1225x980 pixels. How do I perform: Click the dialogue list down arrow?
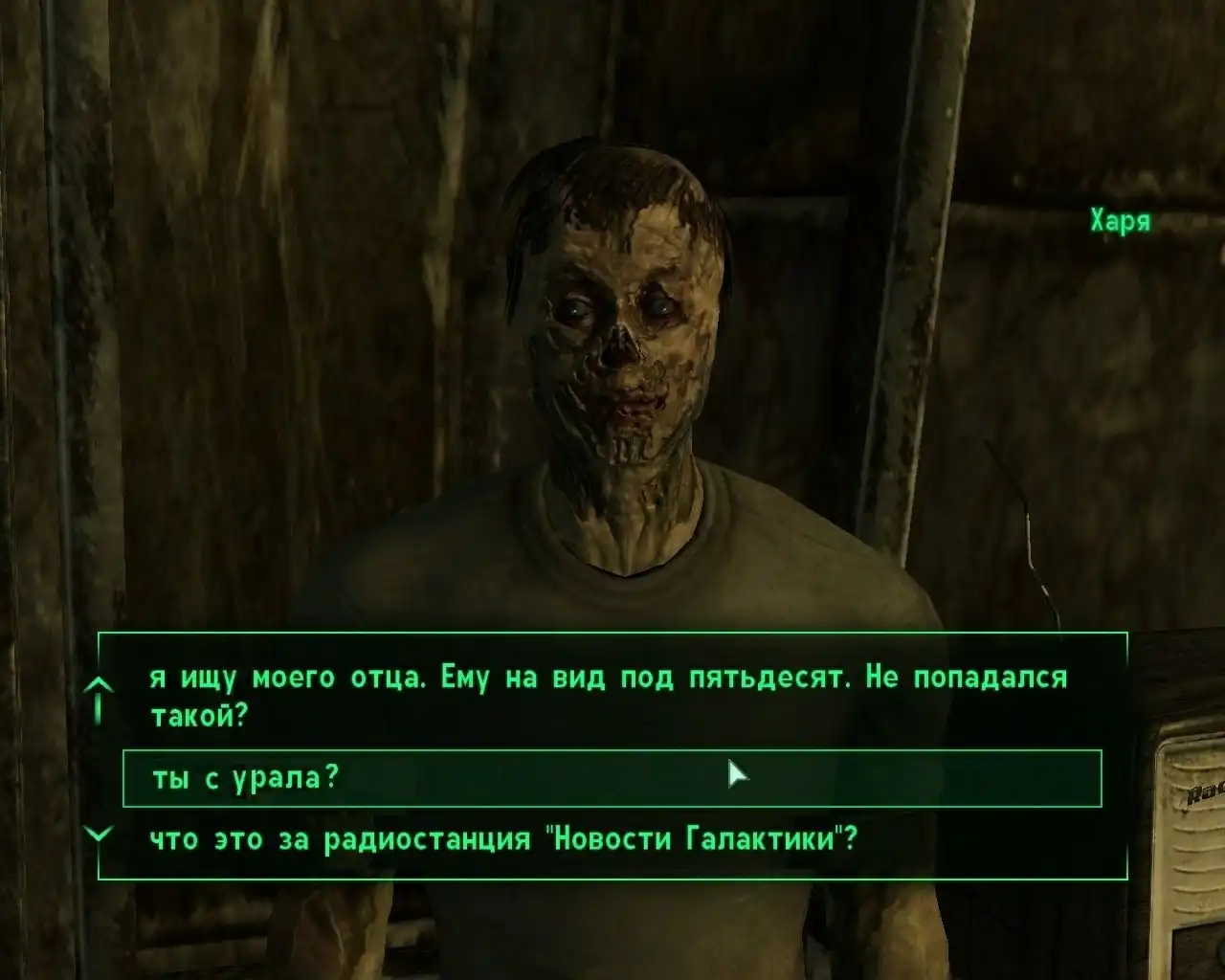tap(99, 835)
